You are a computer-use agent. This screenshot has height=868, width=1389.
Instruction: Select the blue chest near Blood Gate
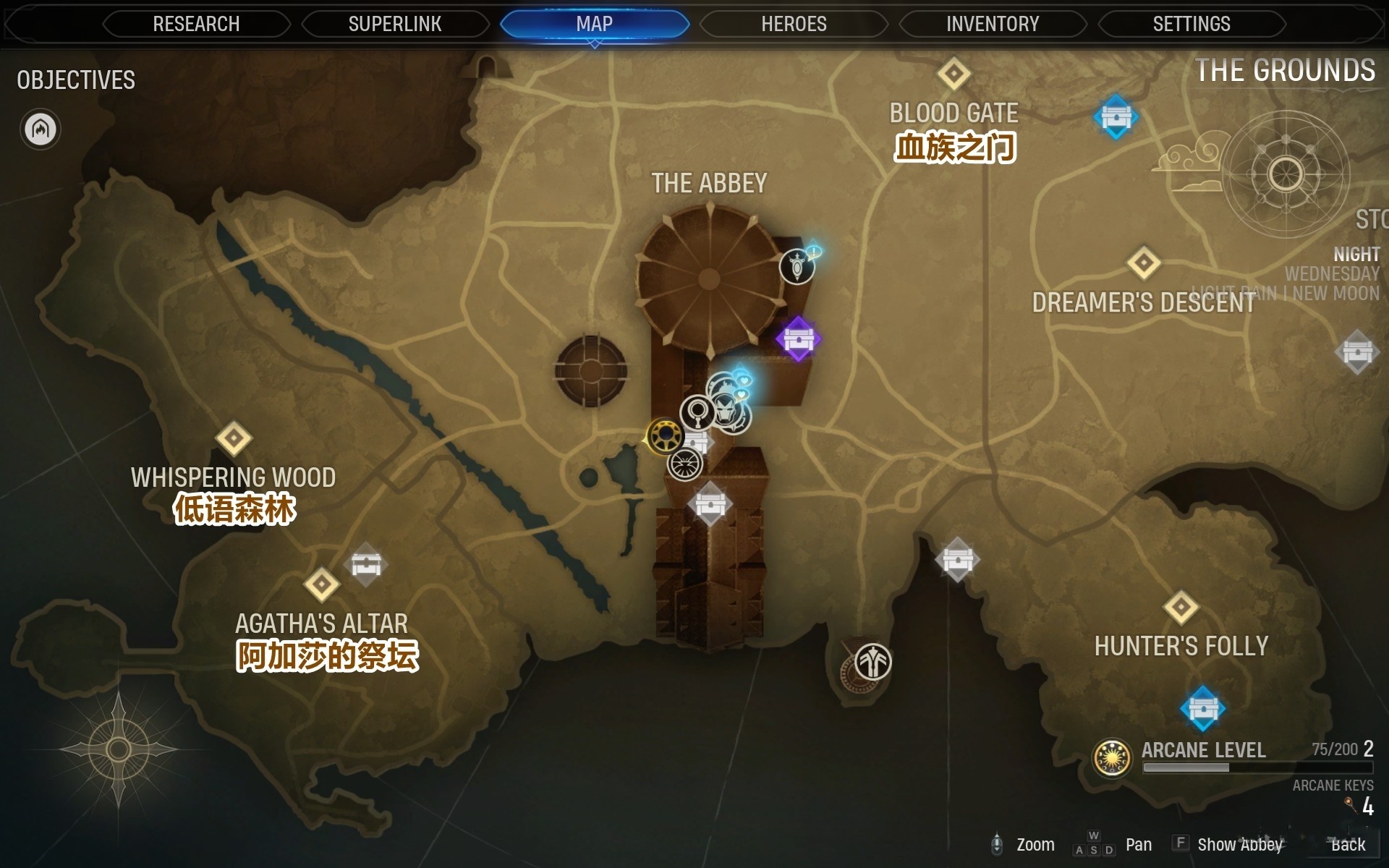(1116, 117)
